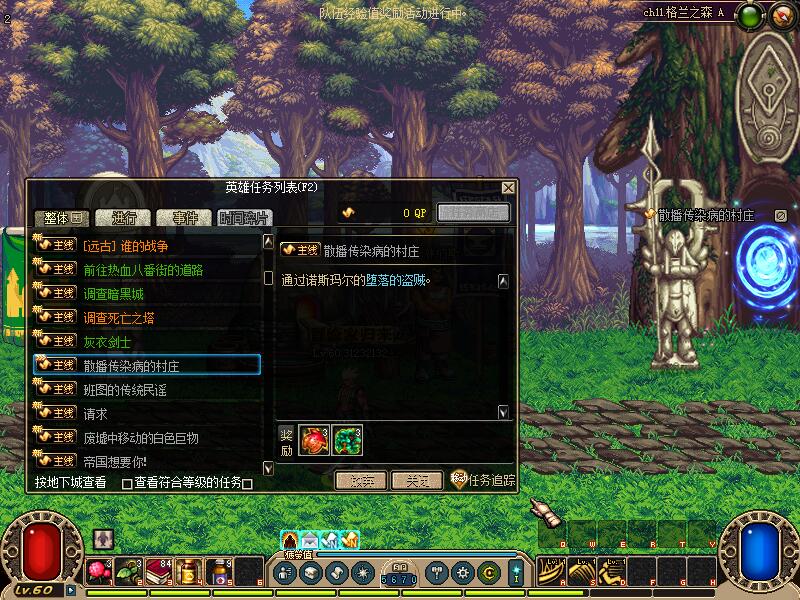
Task: Select the quest 调查暗黑城
Action: click(113, 294)
